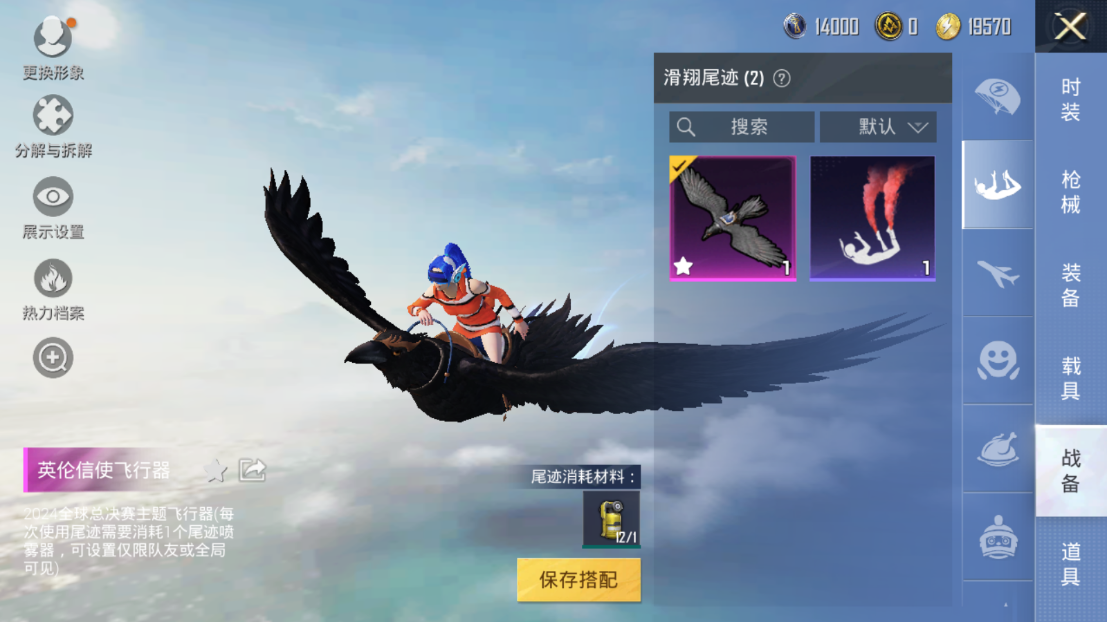Open 展示设置 display settings

(x=53, y=205)
